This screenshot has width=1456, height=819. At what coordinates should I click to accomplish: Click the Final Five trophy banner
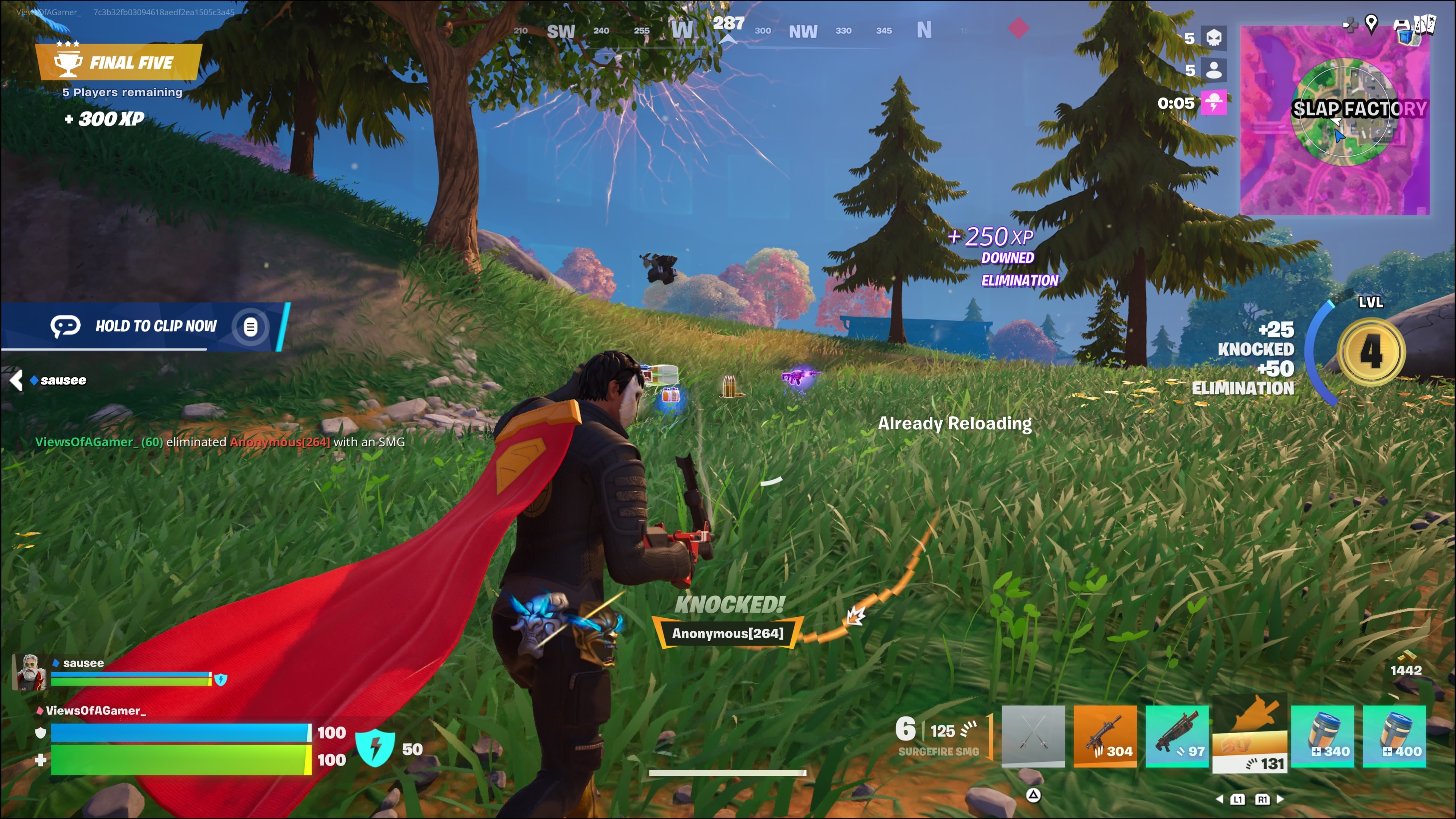[118, 62]
